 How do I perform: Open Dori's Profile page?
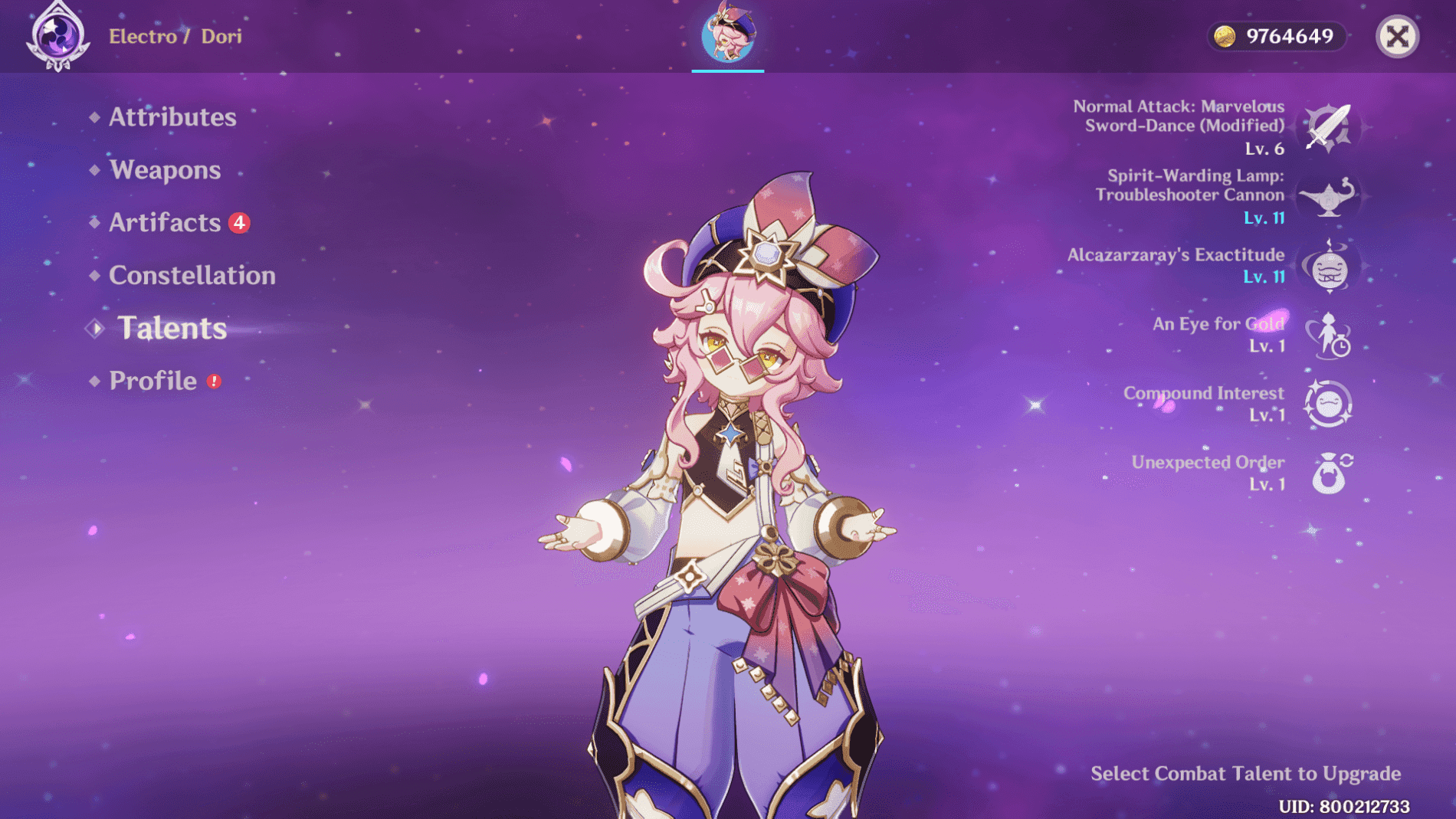coord(153,381)
